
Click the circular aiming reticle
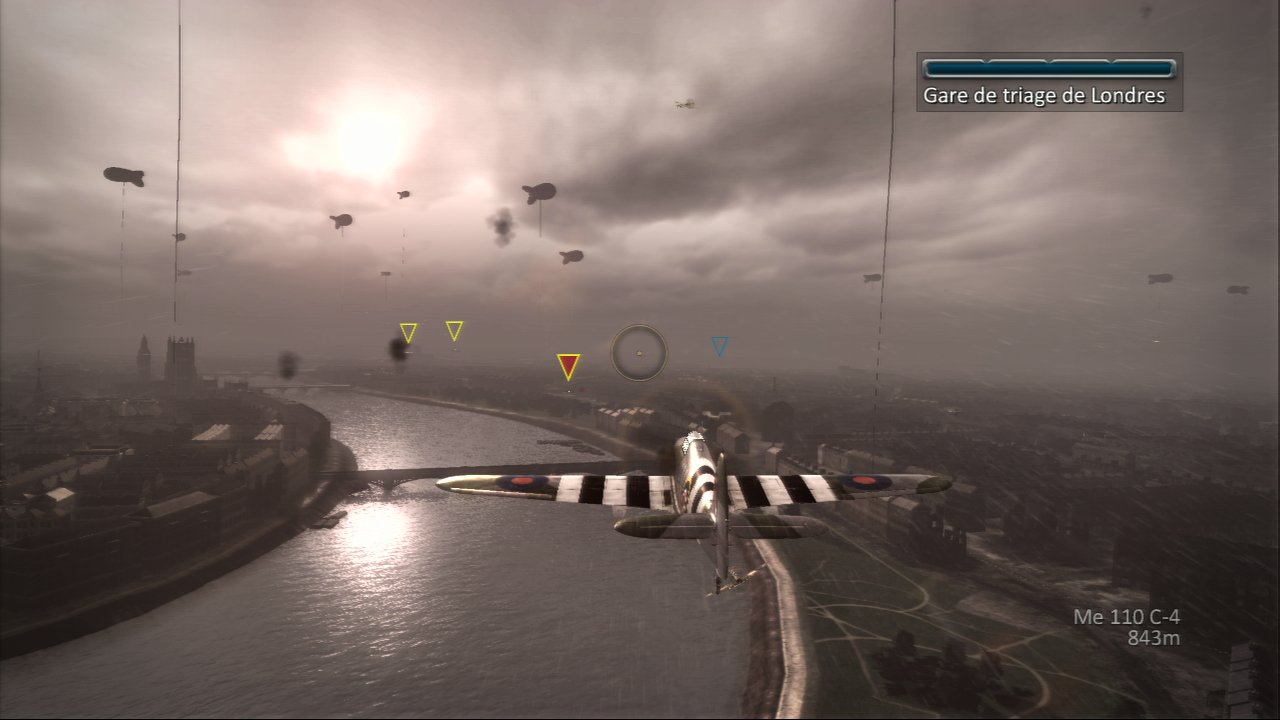coord(639,352)
